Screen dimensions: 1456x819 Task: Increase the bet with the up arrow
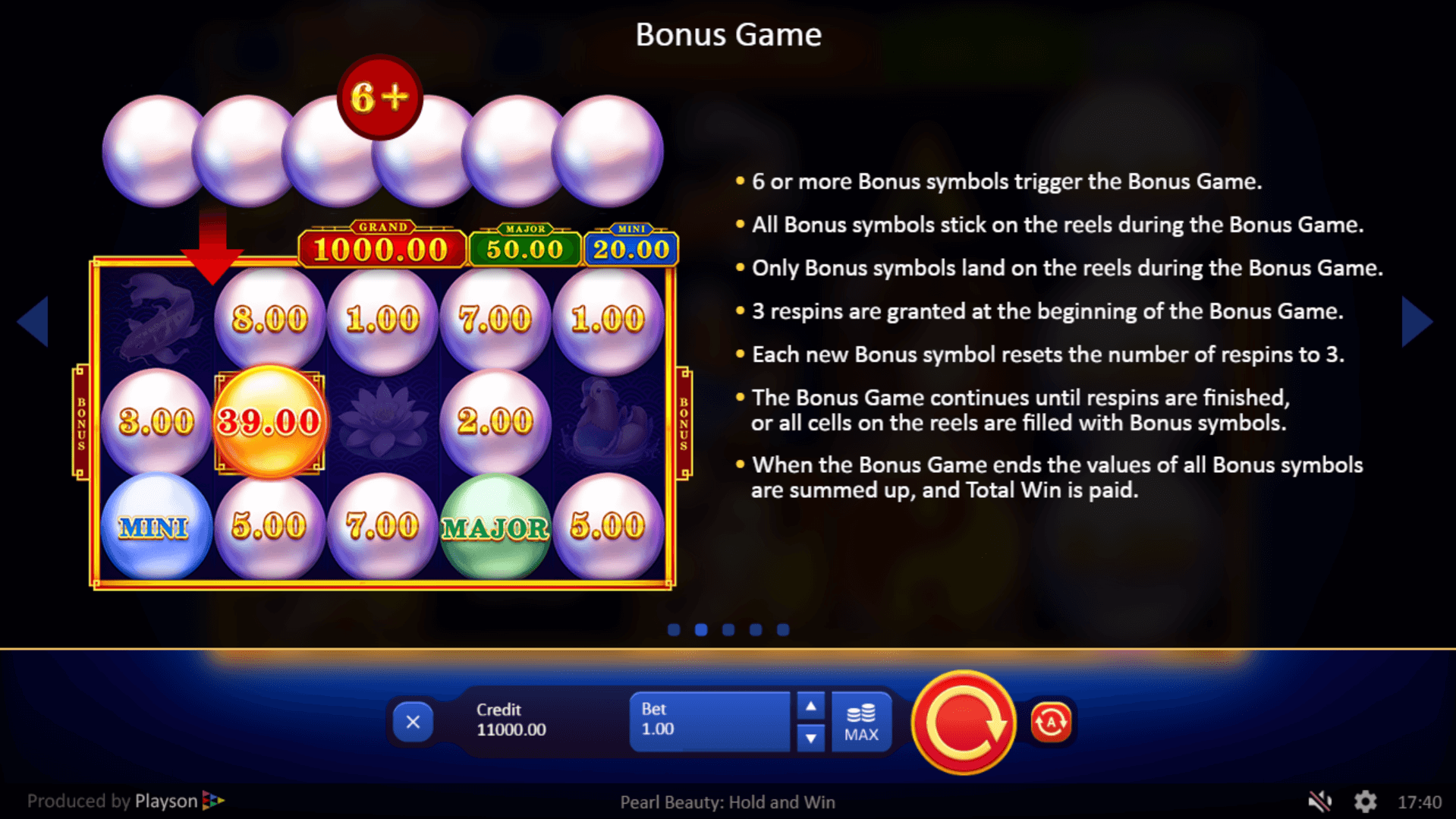pyautogui.click(x=810, y=707)
